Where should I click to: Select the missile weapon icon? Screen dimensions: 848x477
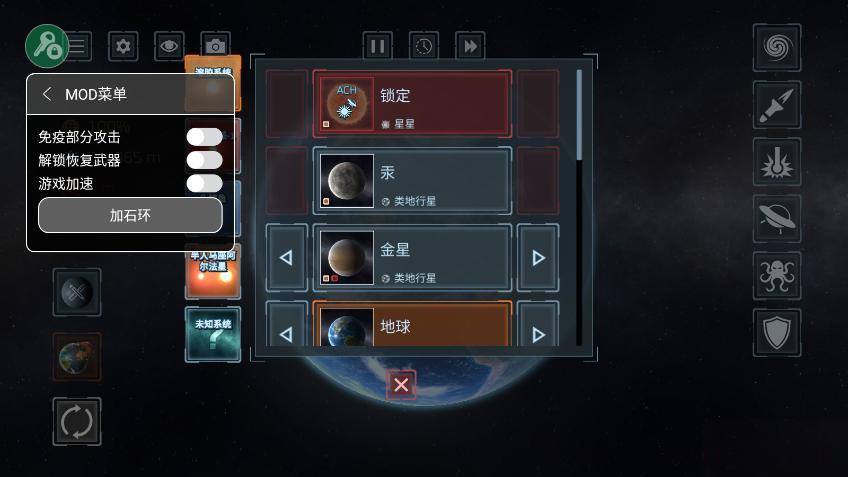[776, 105]
